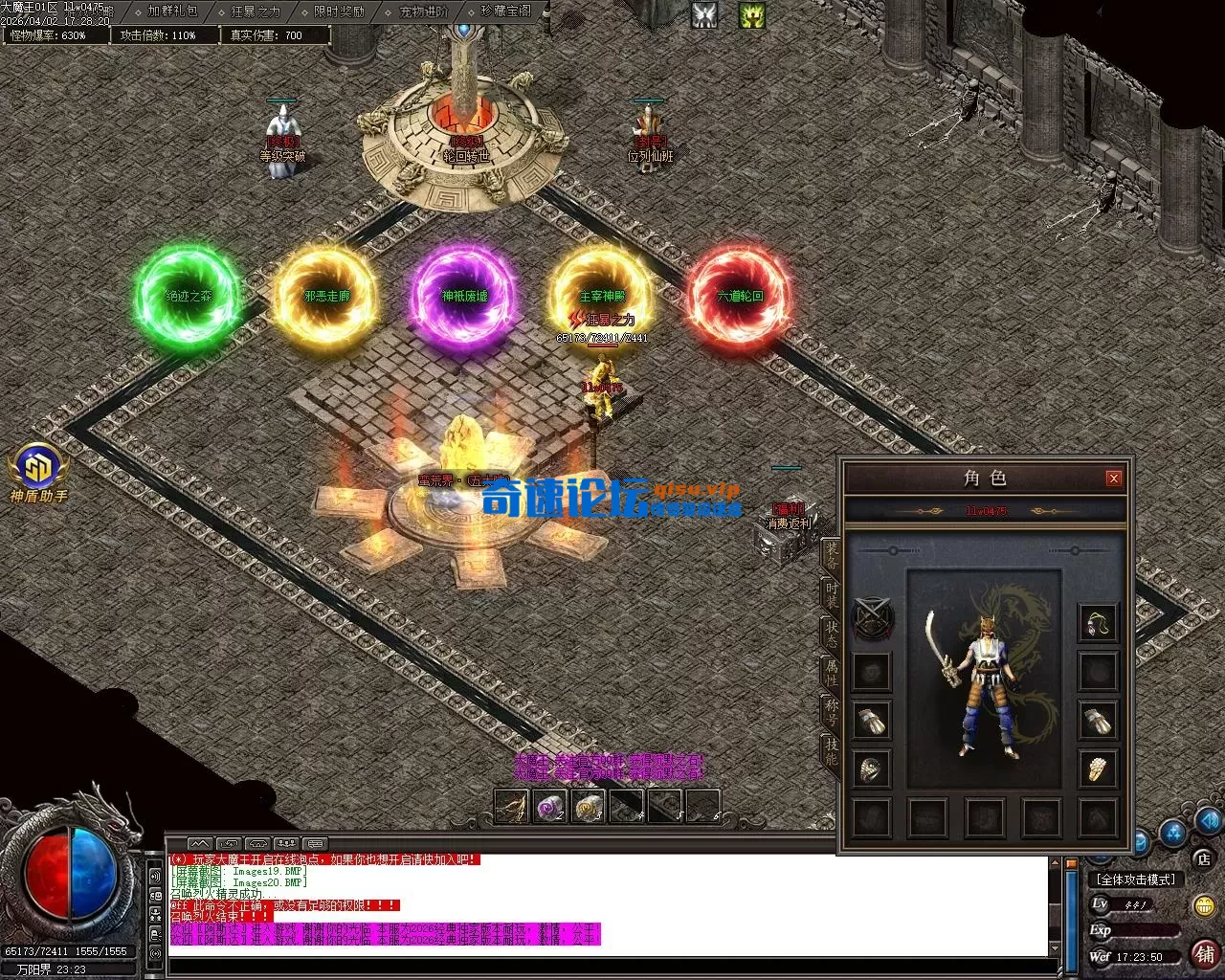Open the red 铺 shop button
The width and height of the screenshot is (1225, 980).
click(1204, 953)
